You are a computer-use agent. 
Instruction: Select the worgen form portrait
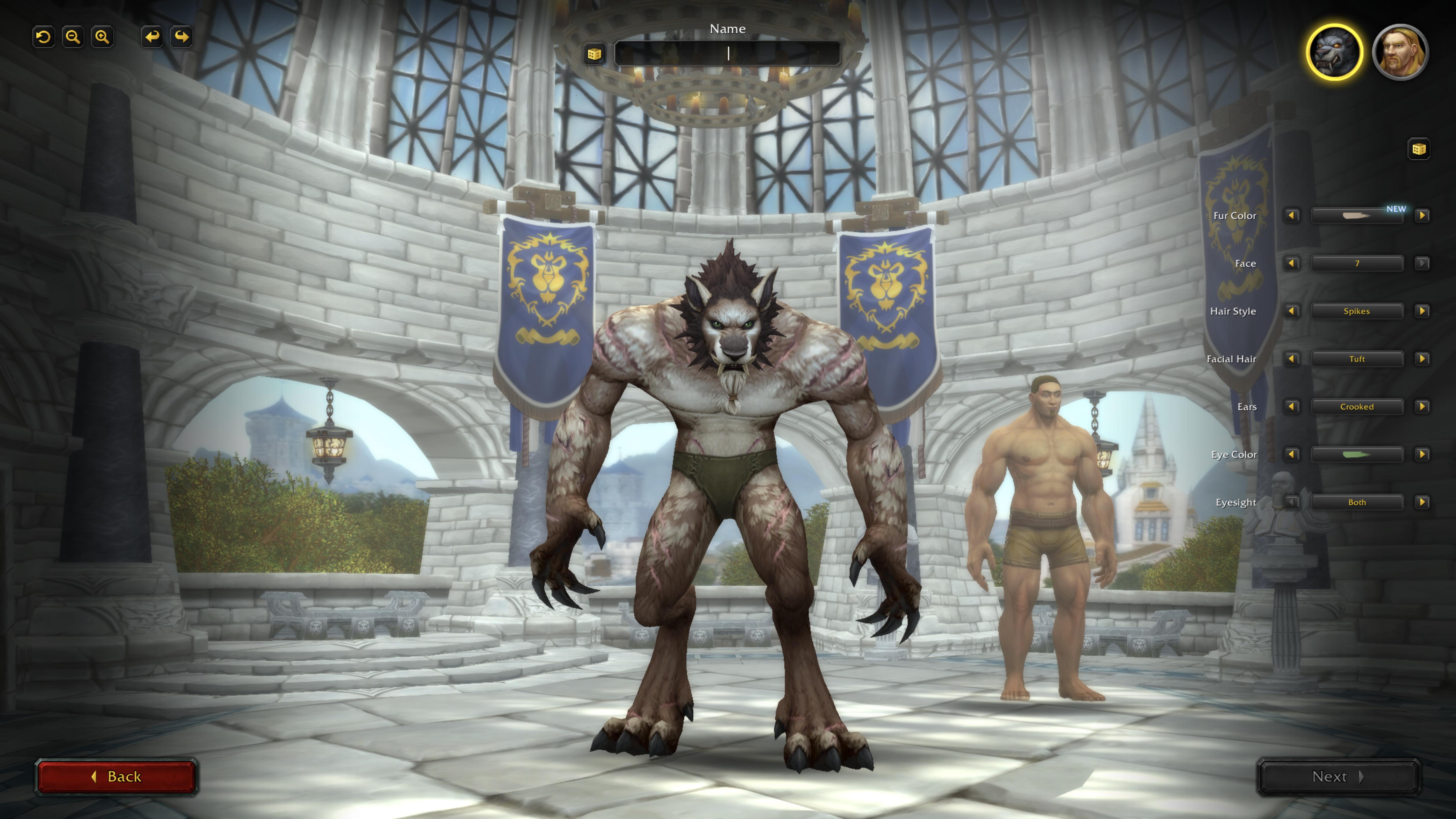[x=1334, y=53]
